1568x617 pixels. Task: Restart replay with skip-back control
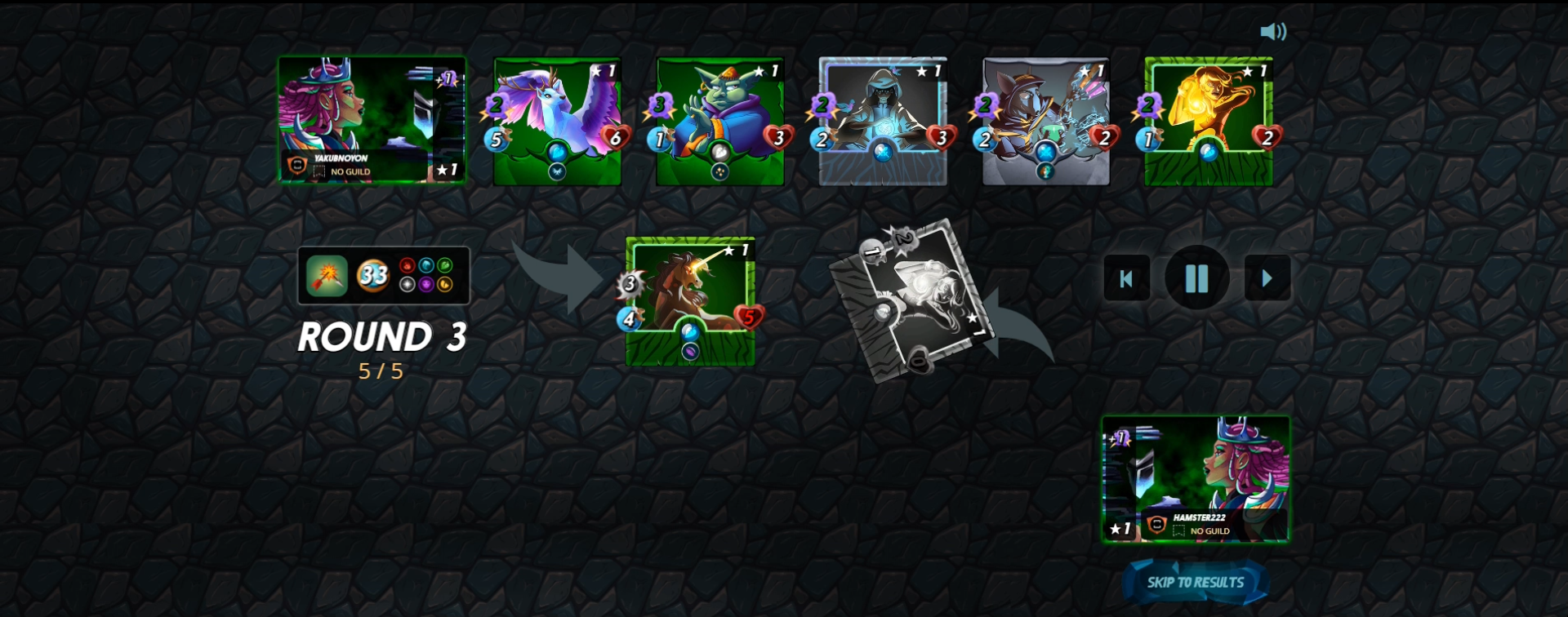click(x=1126, y=278)
